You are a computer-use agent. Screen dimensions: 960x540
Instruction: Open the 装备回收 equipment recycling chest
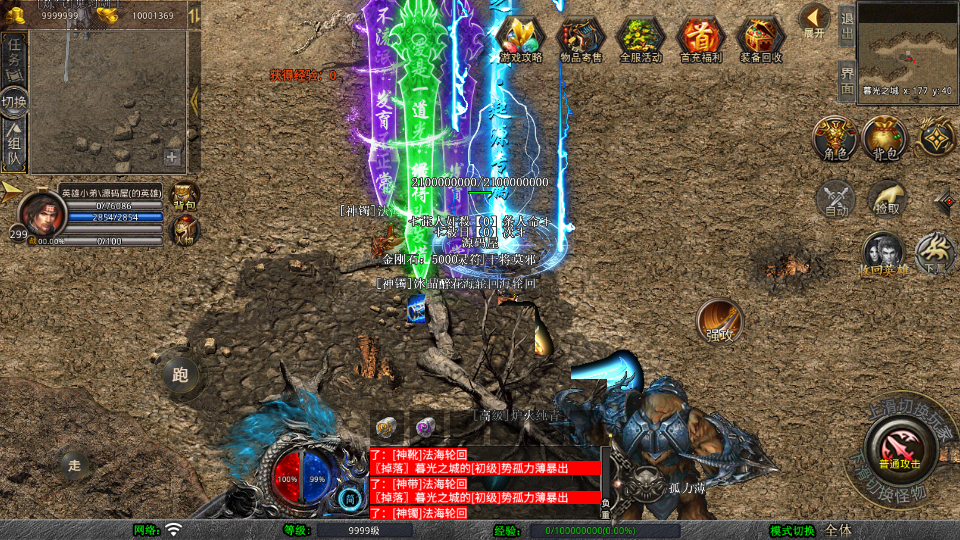click(x=761, y=39)
